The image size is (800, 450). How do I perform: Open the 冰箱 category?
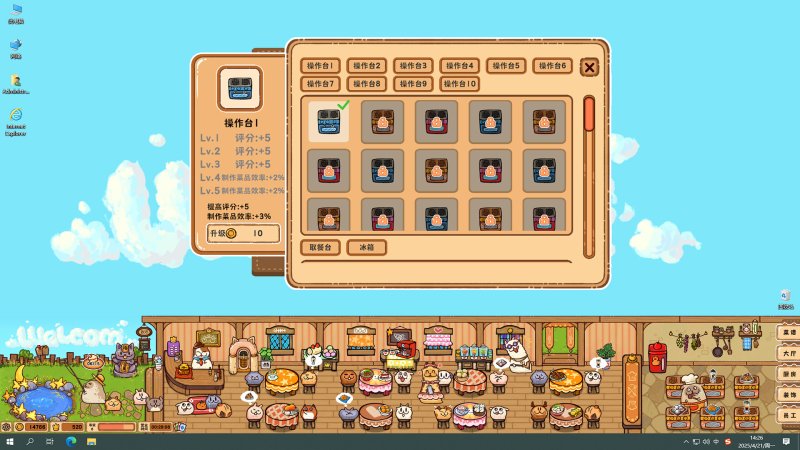coord(367,247)
